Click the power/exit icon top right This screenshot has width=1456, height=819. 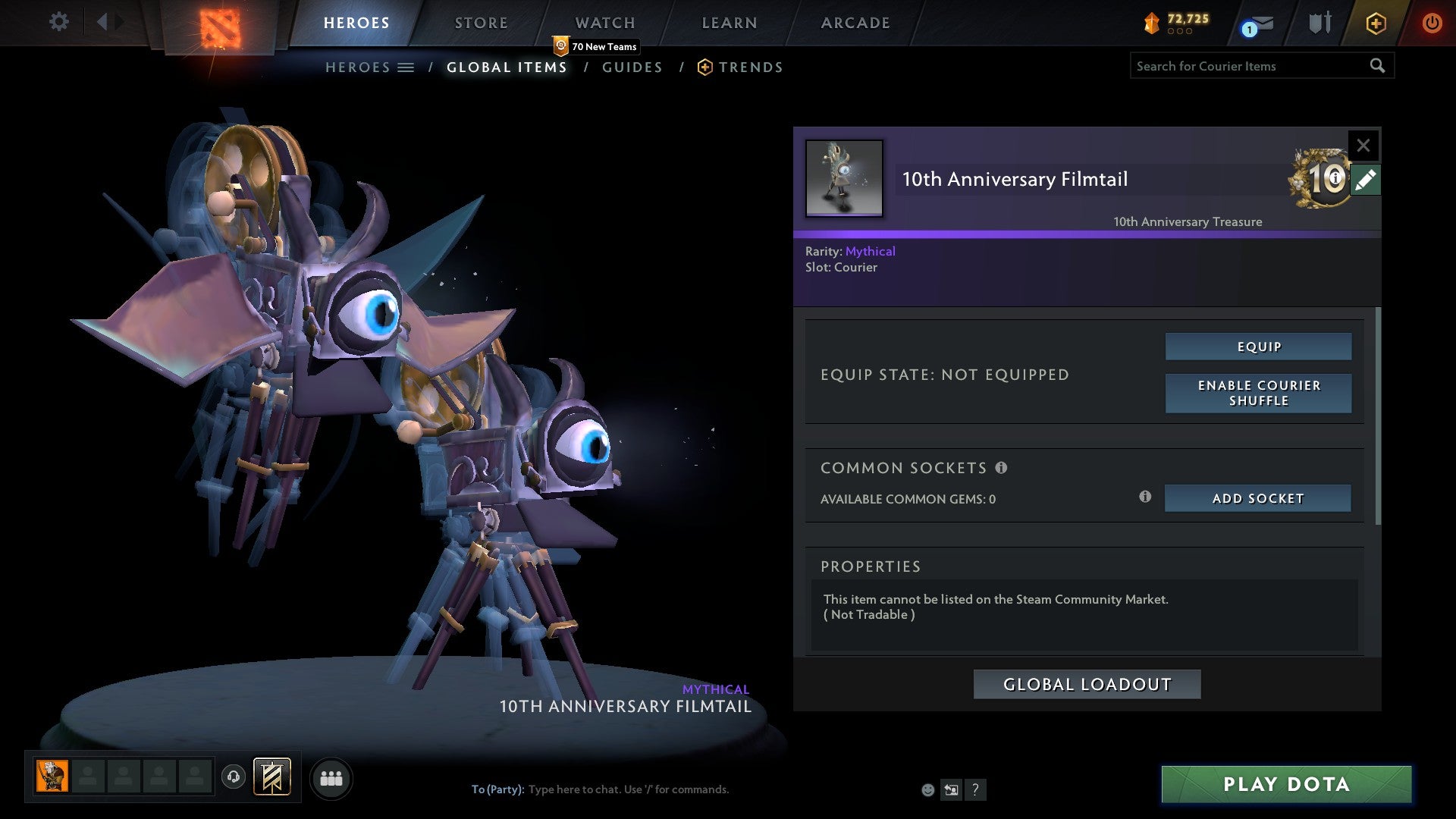1432,23
